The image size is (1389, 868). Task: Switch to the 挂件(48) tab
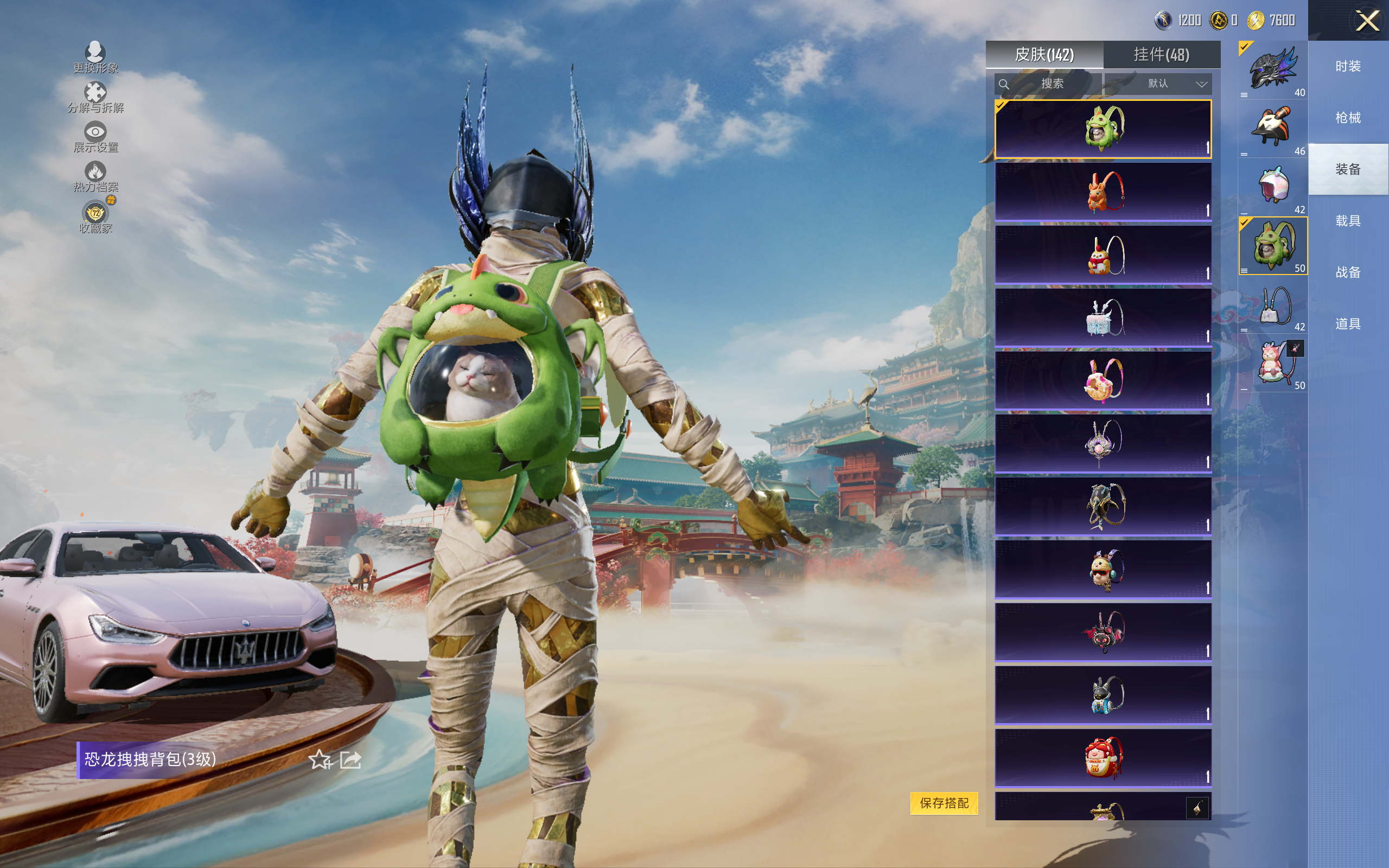coord(1161,55)
